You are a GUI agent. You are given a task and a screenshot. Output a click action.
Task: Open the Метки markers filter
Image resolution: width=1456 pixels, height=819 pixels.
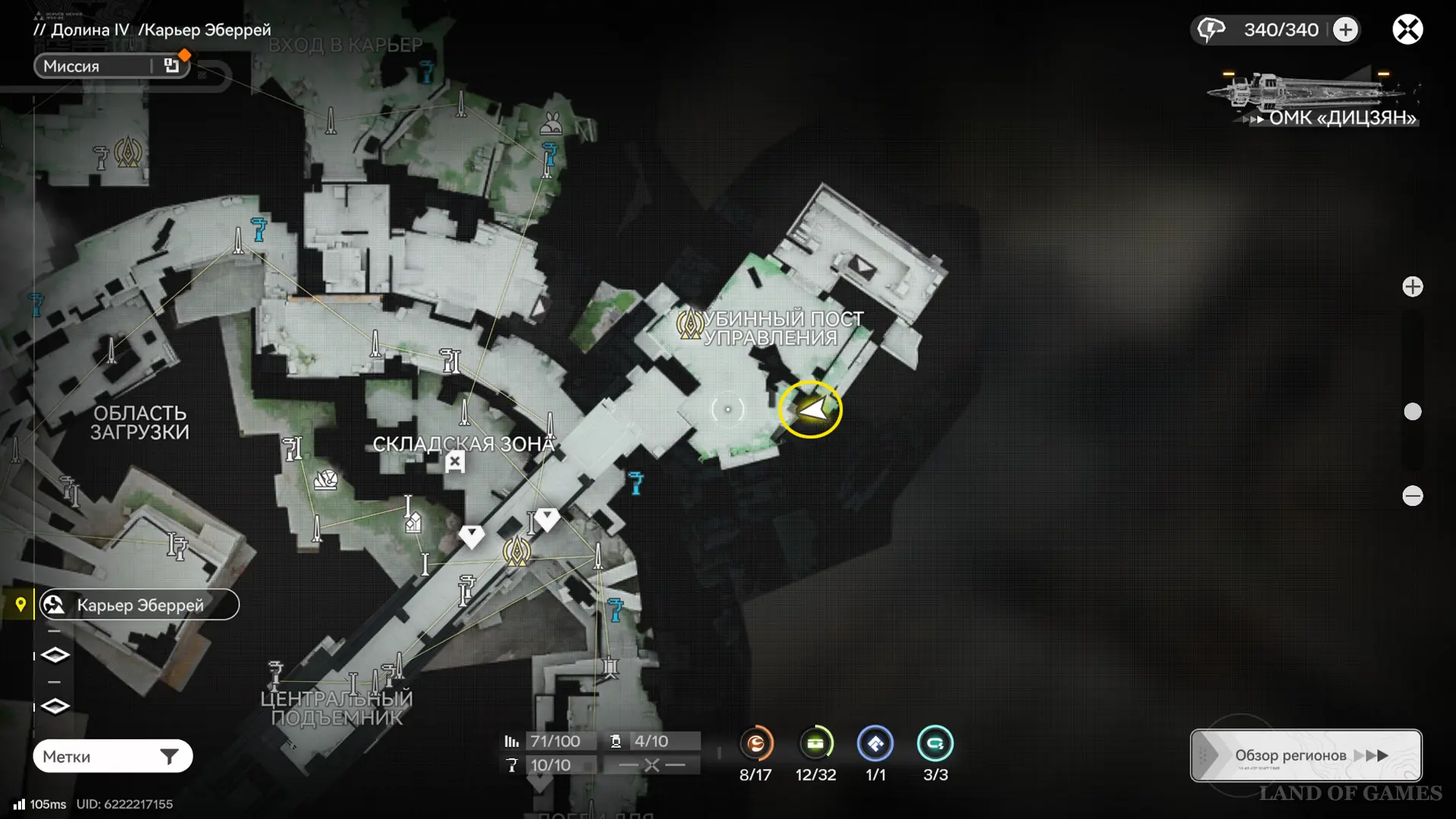coord(112,756)
